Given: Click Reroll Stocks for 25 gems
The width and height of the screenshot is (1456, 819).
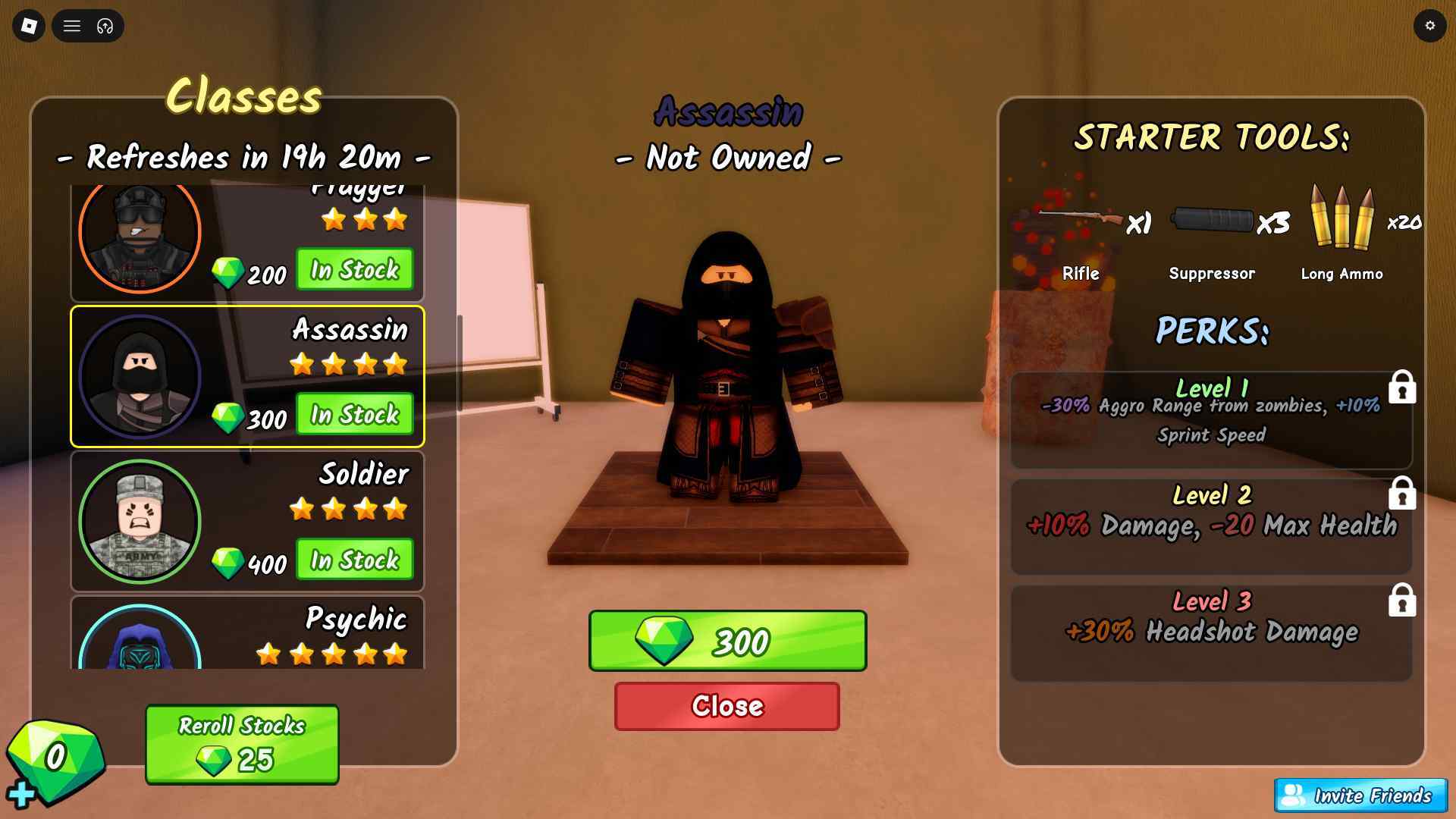Looking at the screenshot, I should pos(241,745).
